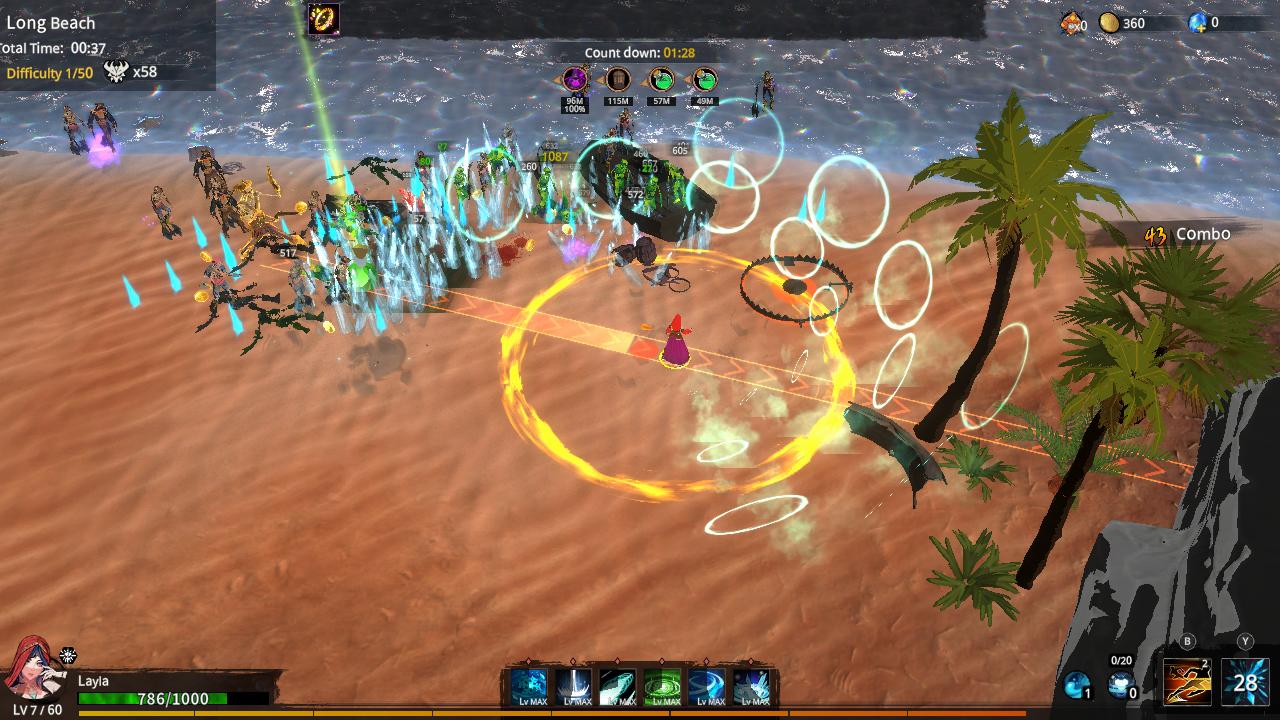Viewport: 1280px width, 720px height.
Task: Select the first blue skill icon labeled Lv MAX
Action: (527, 684)
